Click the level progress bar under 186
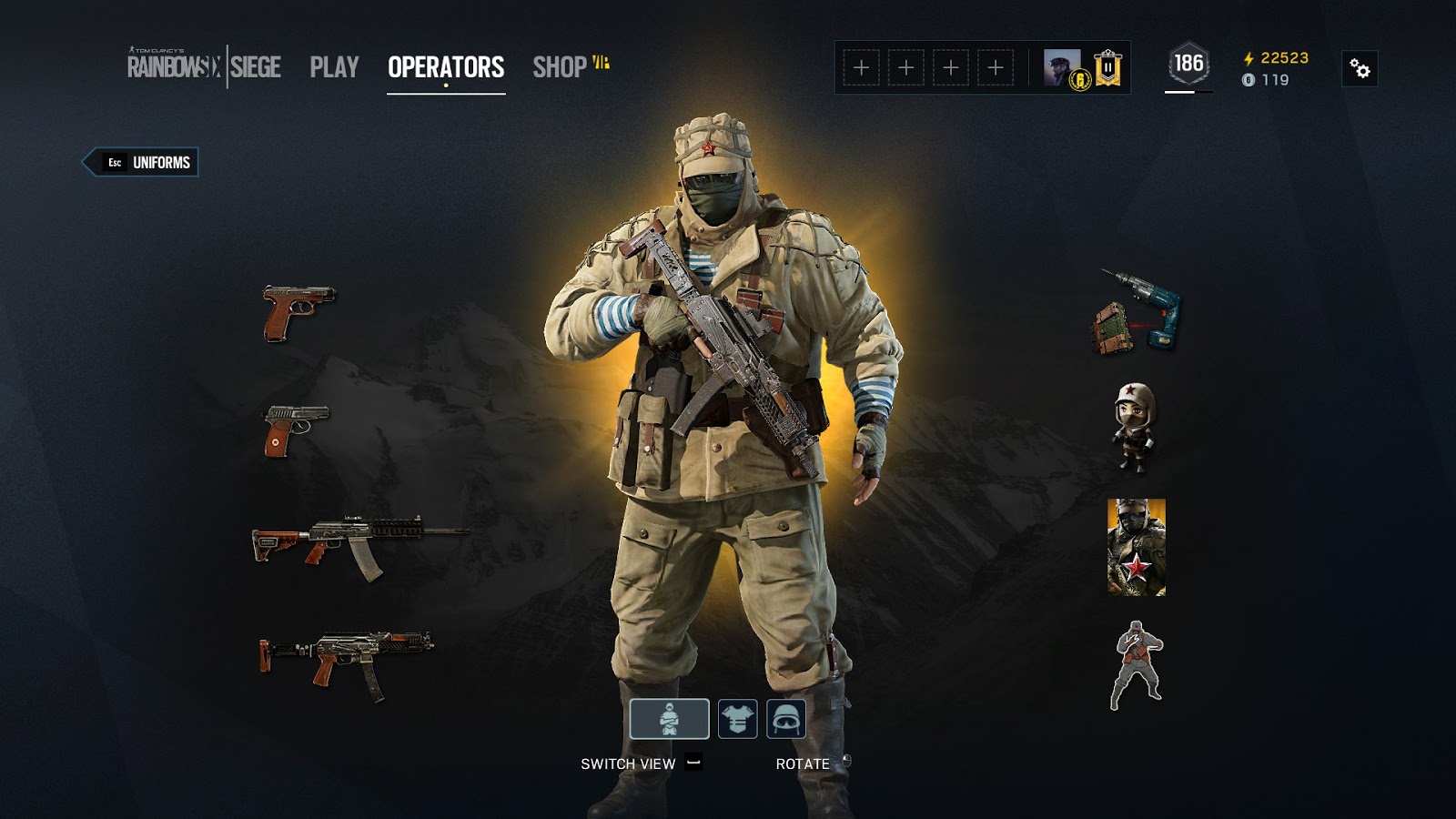This screenshot has height=819, width=1456. (1183, 91)
